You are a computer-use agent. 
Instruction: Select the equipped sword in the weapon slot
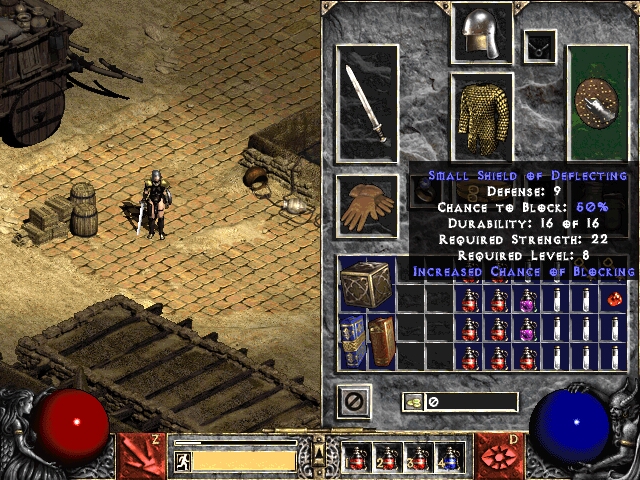click(x=367, y=104)
